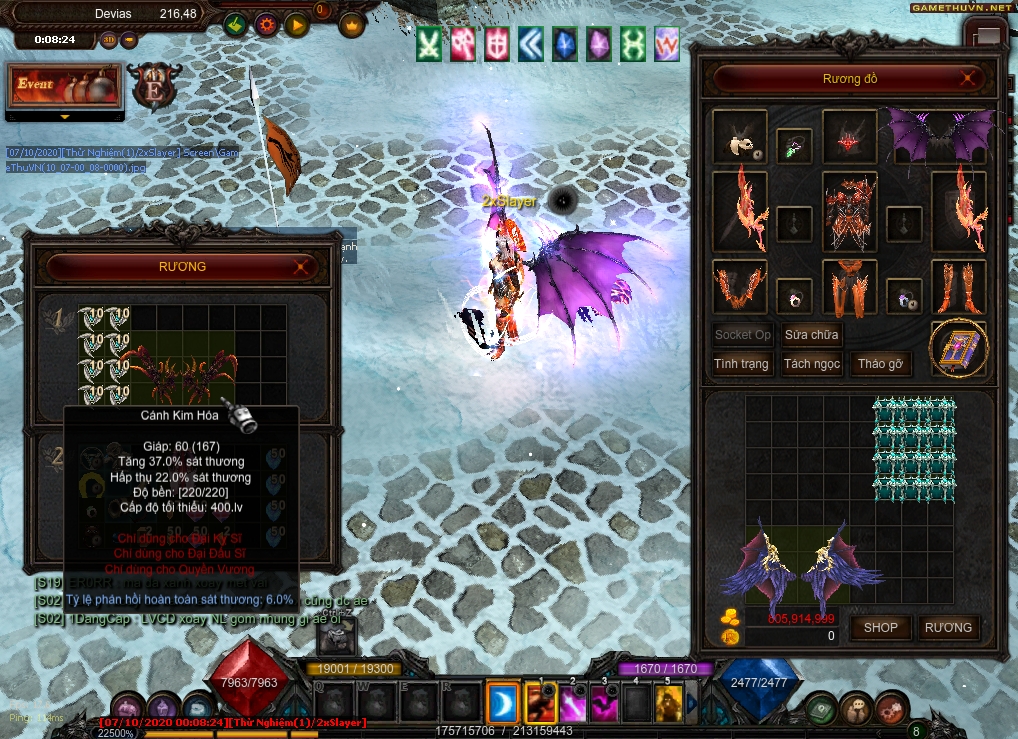1018x739 pixels.
Task: Select the equipped panda pet slot
Action: coord(740,138)
